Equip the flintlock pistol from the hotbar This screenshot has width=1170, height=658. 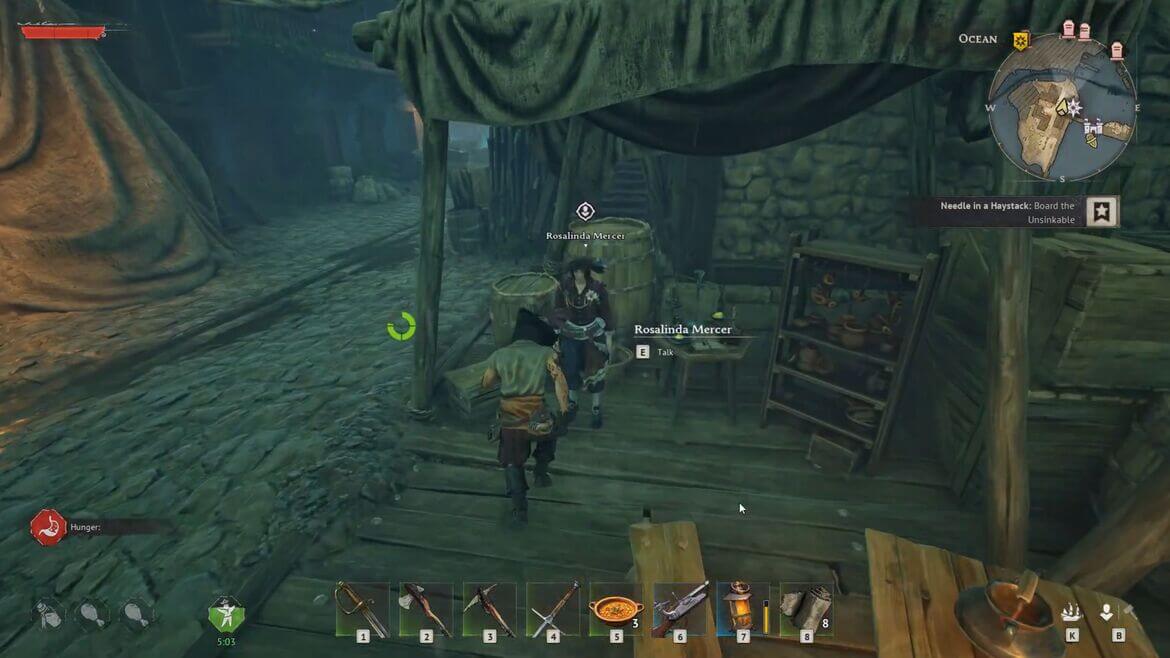pos(680,609)
